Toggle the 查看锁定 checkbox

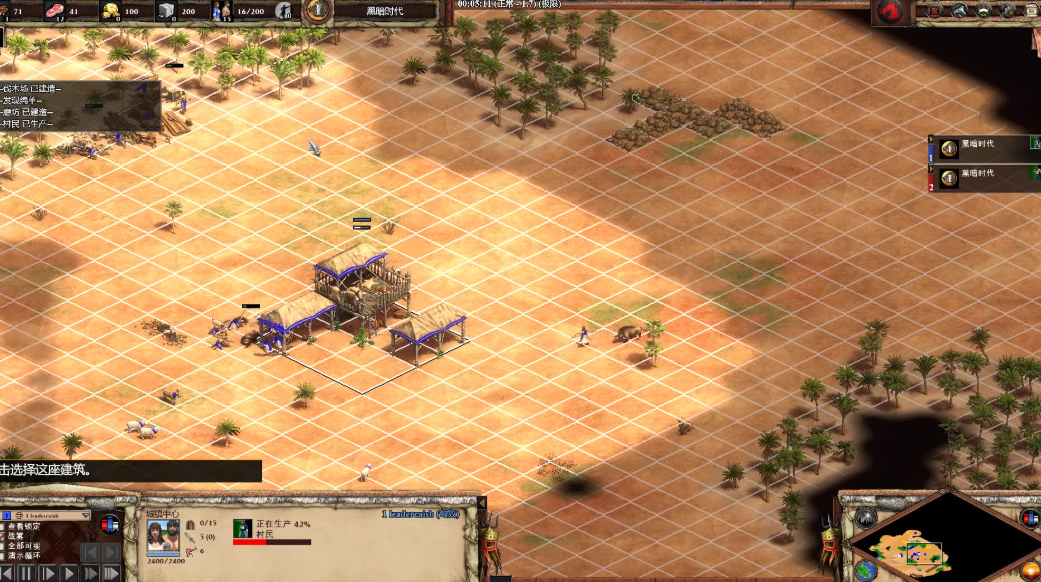click(4, 526)
